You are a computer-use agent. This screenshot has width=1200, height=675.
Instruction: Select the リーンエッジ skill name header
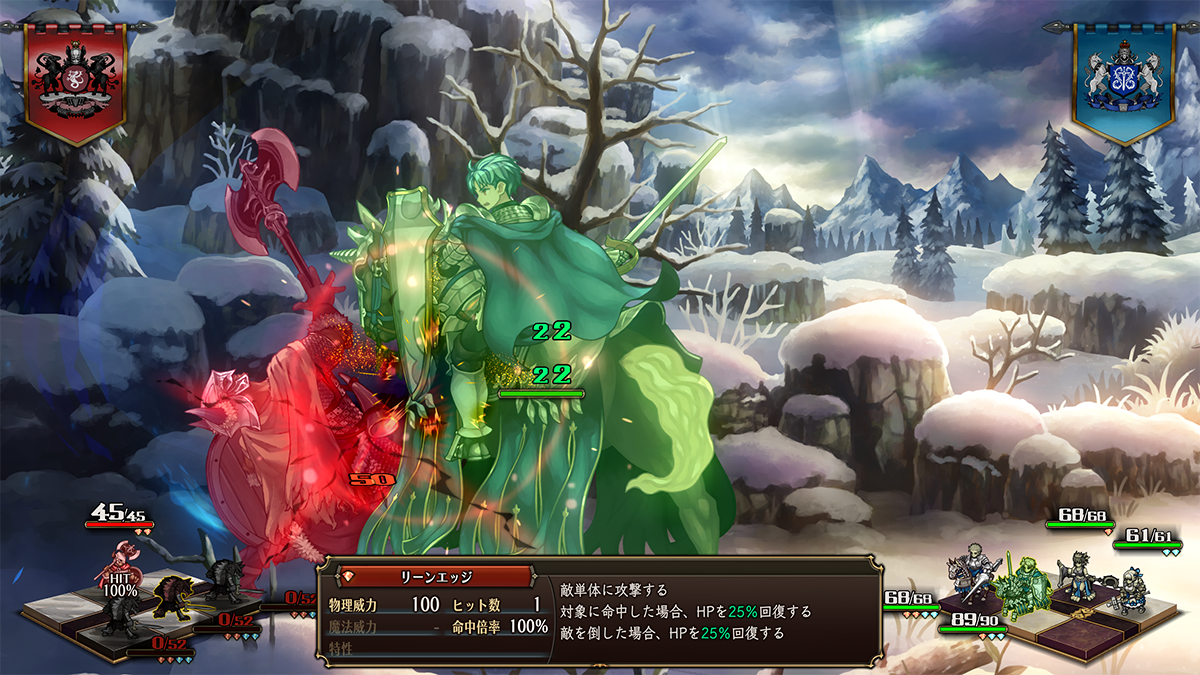tap(431, 577)
